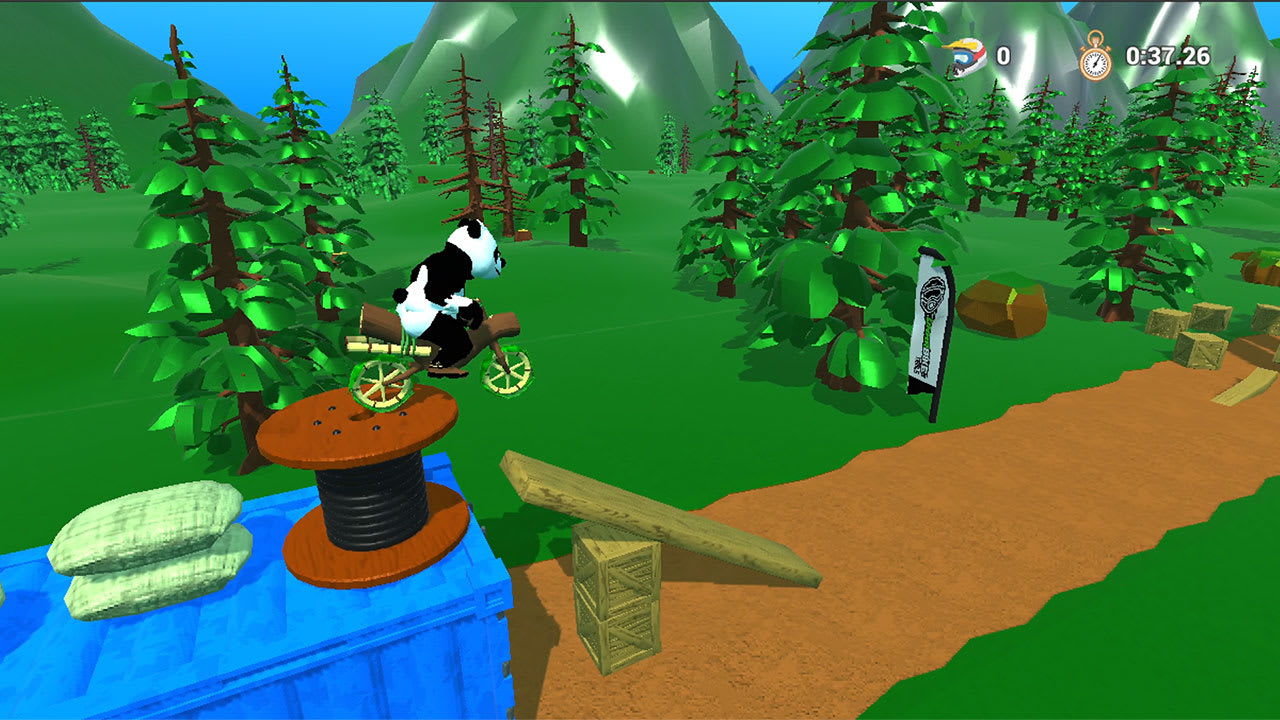Click the stopwatch icon near the timer
Viewport: 1280px width, 720px height.
click(1095, 57)
